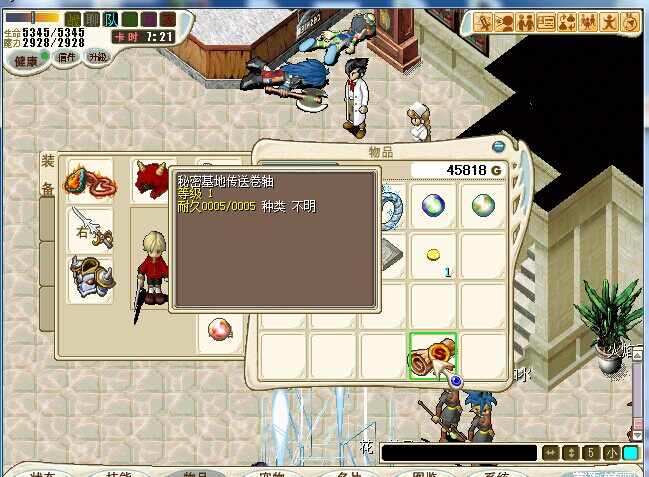Close the items window with the round blue button

(456, 381)
